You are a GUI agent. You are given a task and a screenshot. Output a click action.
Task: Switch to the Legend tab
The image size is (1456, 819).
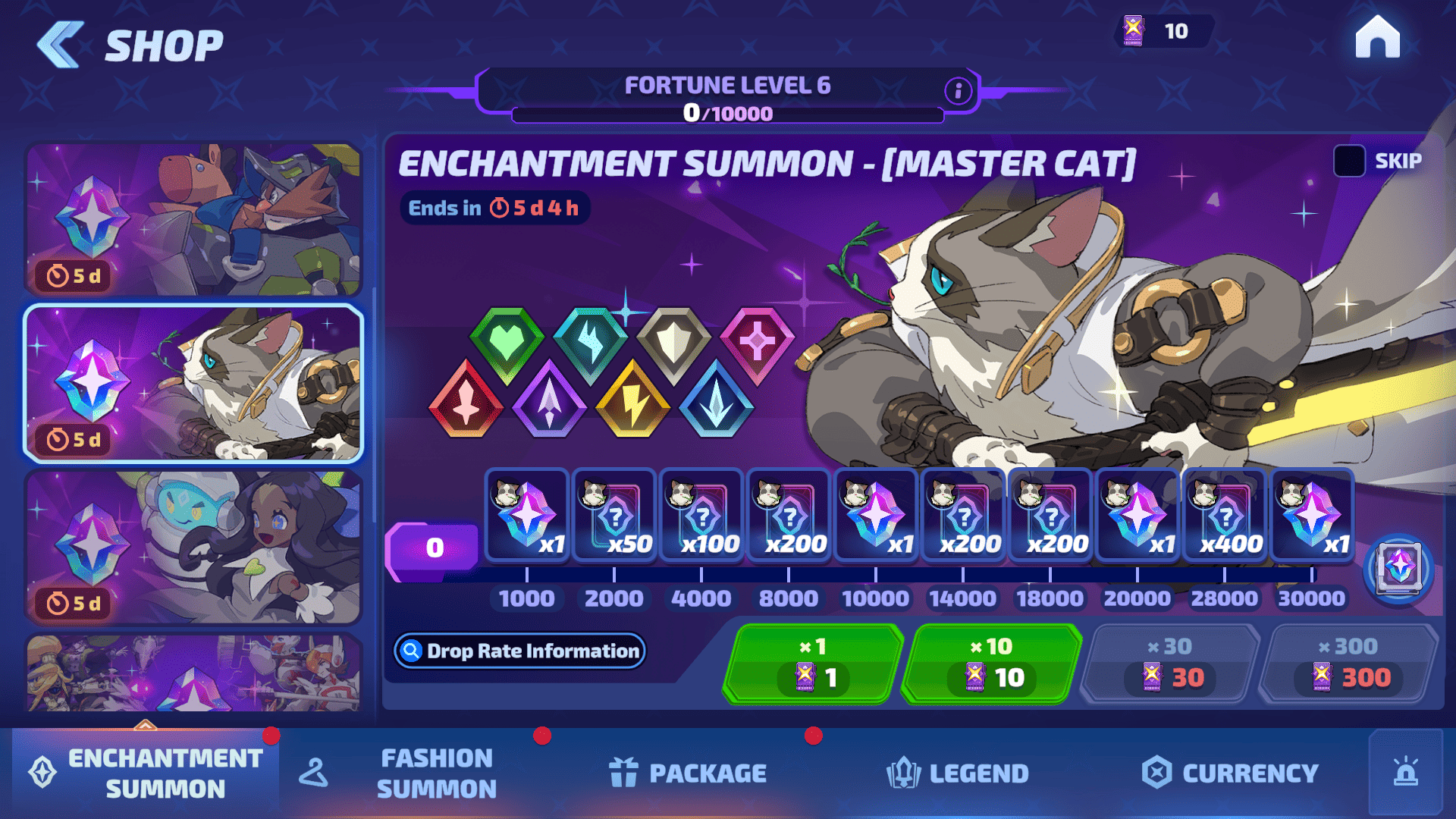958,773
